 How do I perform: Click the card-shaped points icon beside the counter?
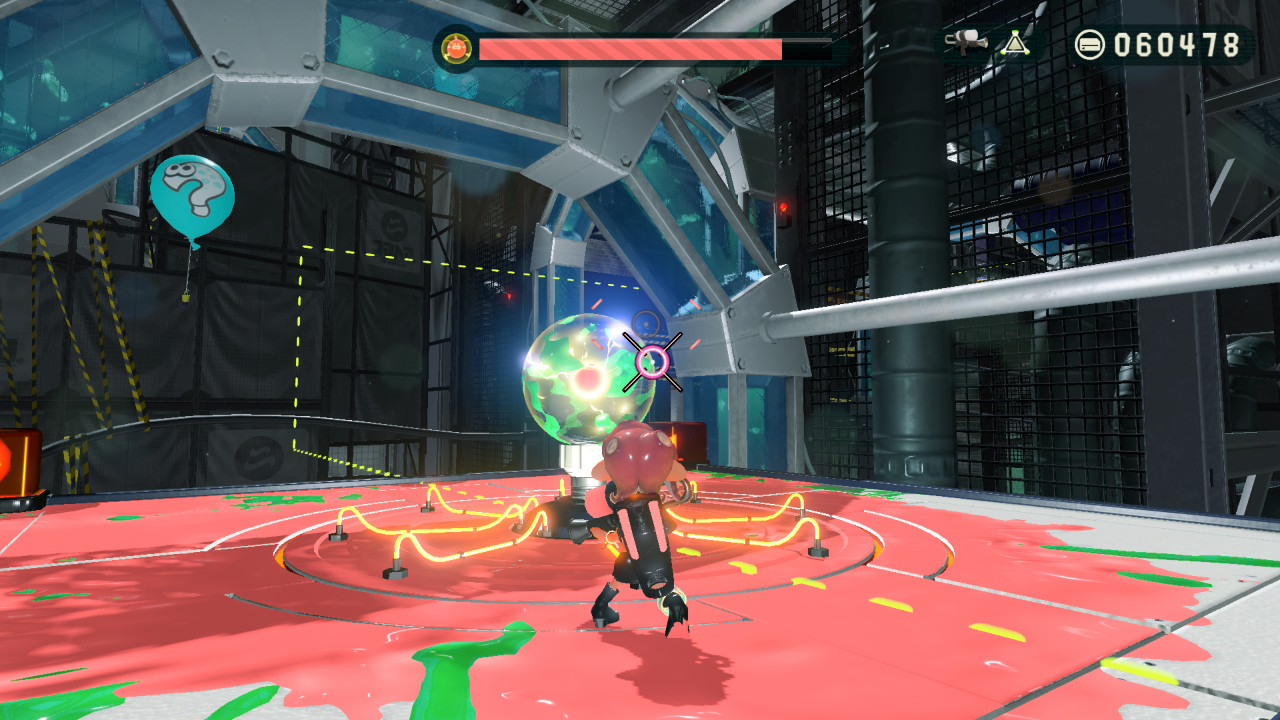[1090, 44]
